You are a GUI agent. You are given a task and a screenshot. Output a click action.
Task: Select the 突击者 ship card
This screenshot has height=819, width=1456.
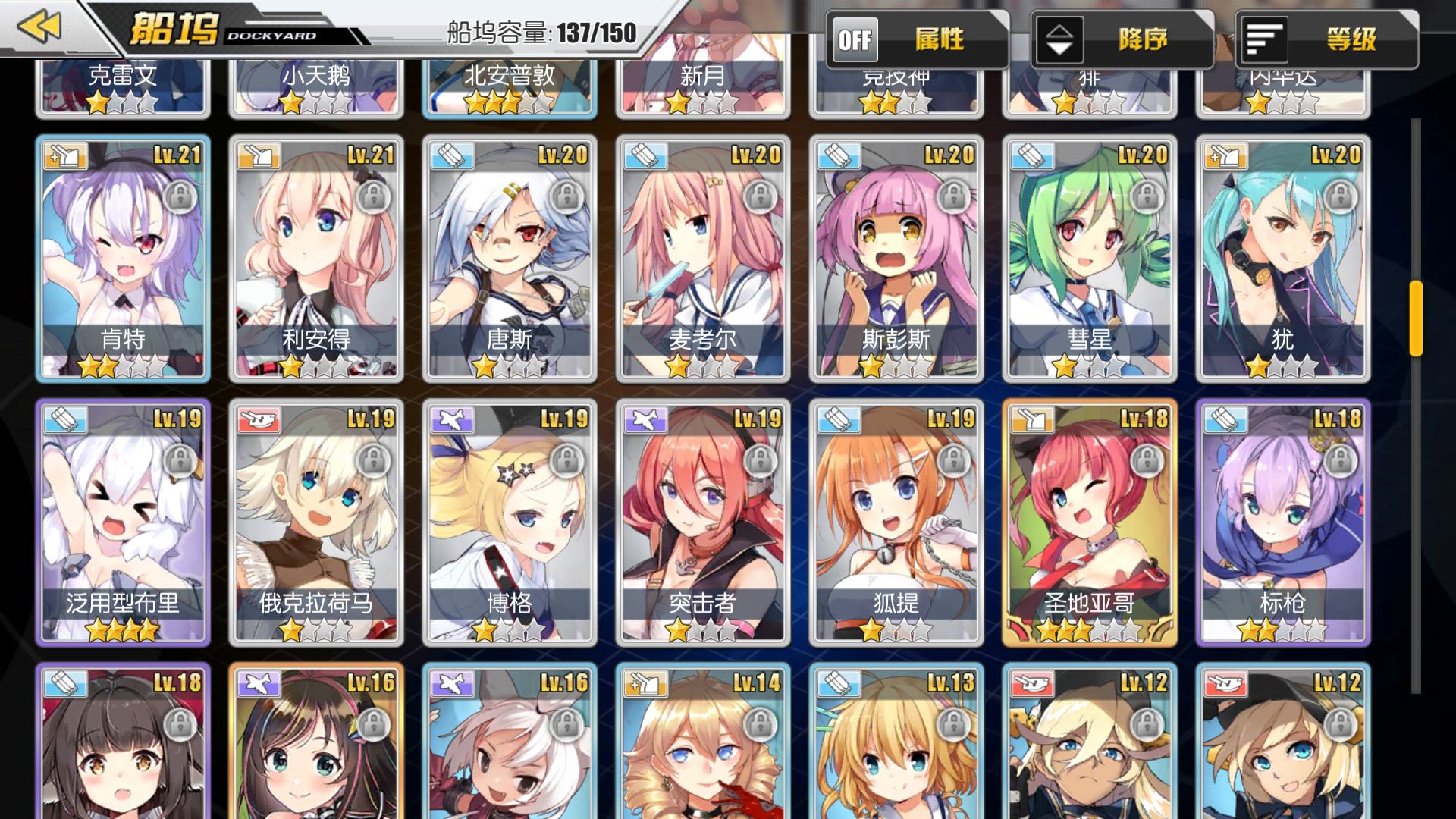tap(703, 522)
